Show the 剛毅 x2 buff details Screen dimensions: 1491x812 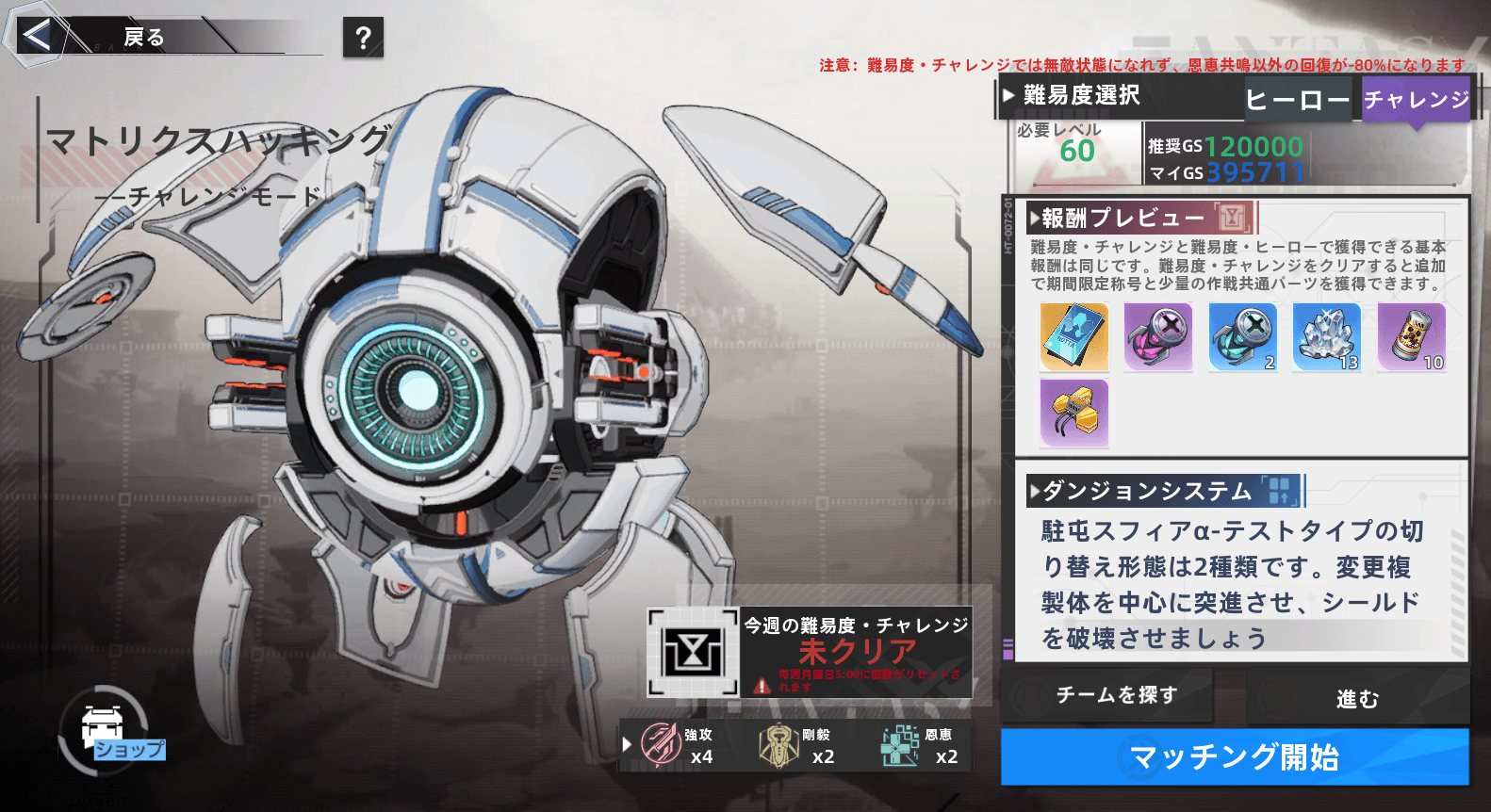[796, 745]
